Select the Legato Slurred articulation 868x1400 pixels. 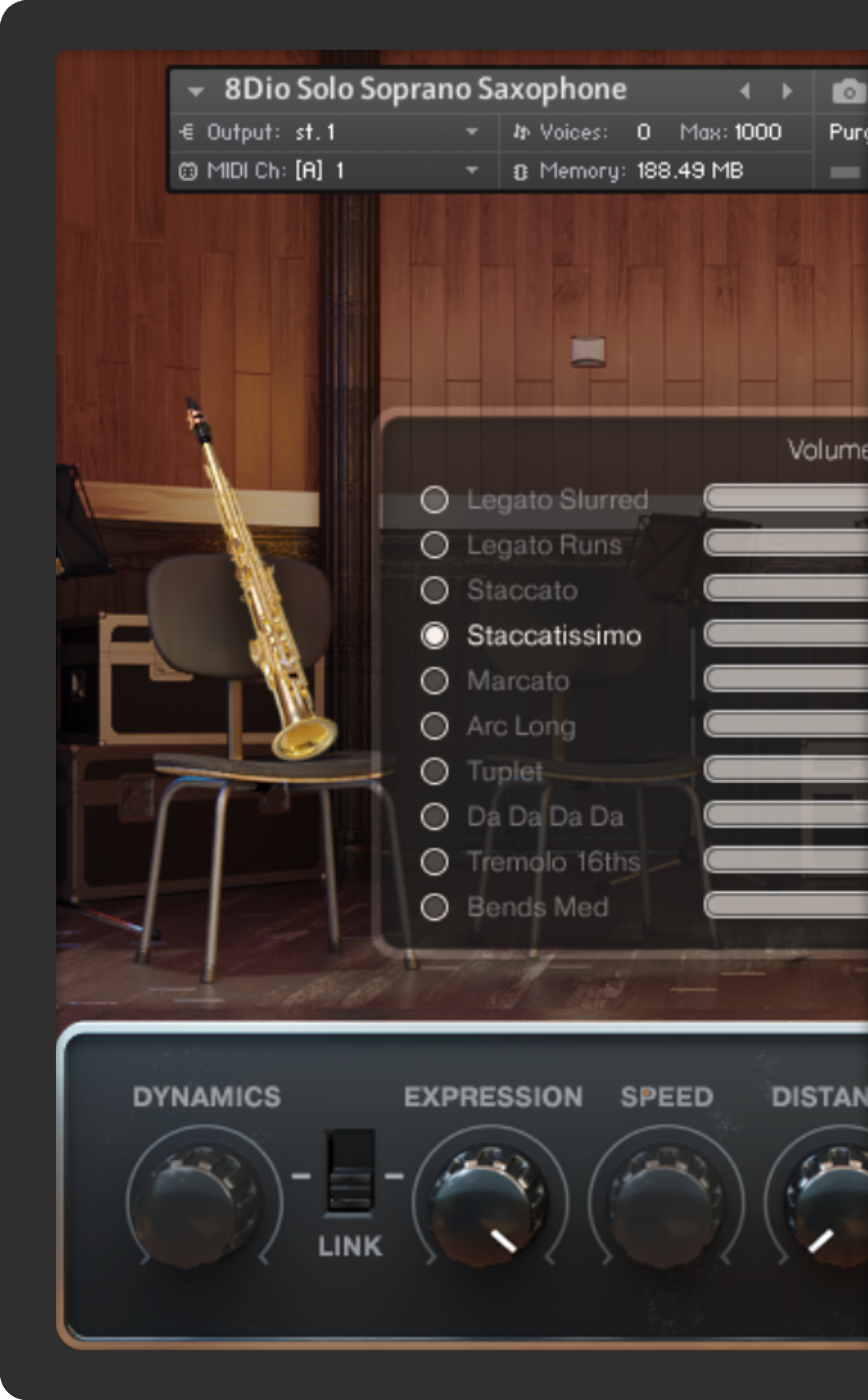(x=434, y=500)
